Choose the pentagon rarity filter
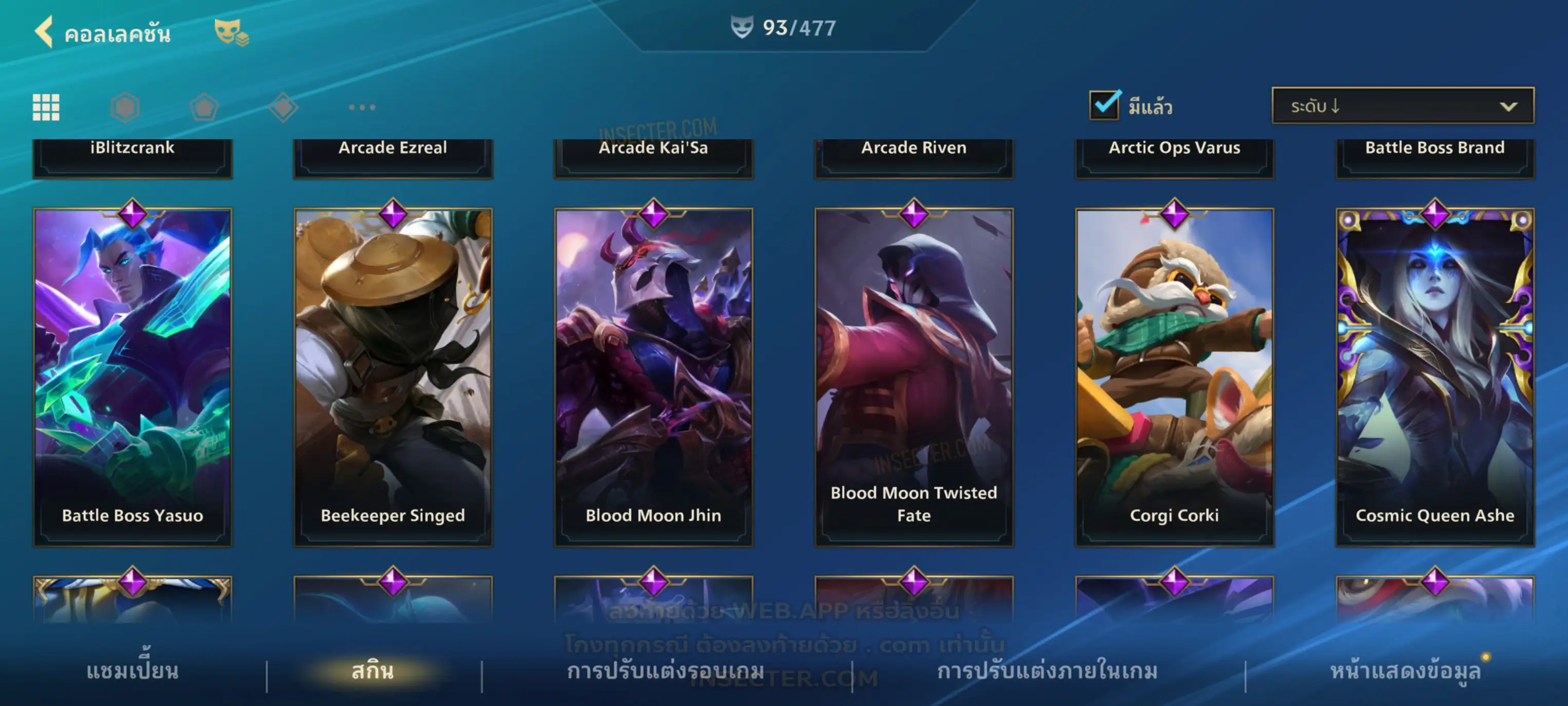1568x706 pixels. pyautogui.click(x=204, y=107)
